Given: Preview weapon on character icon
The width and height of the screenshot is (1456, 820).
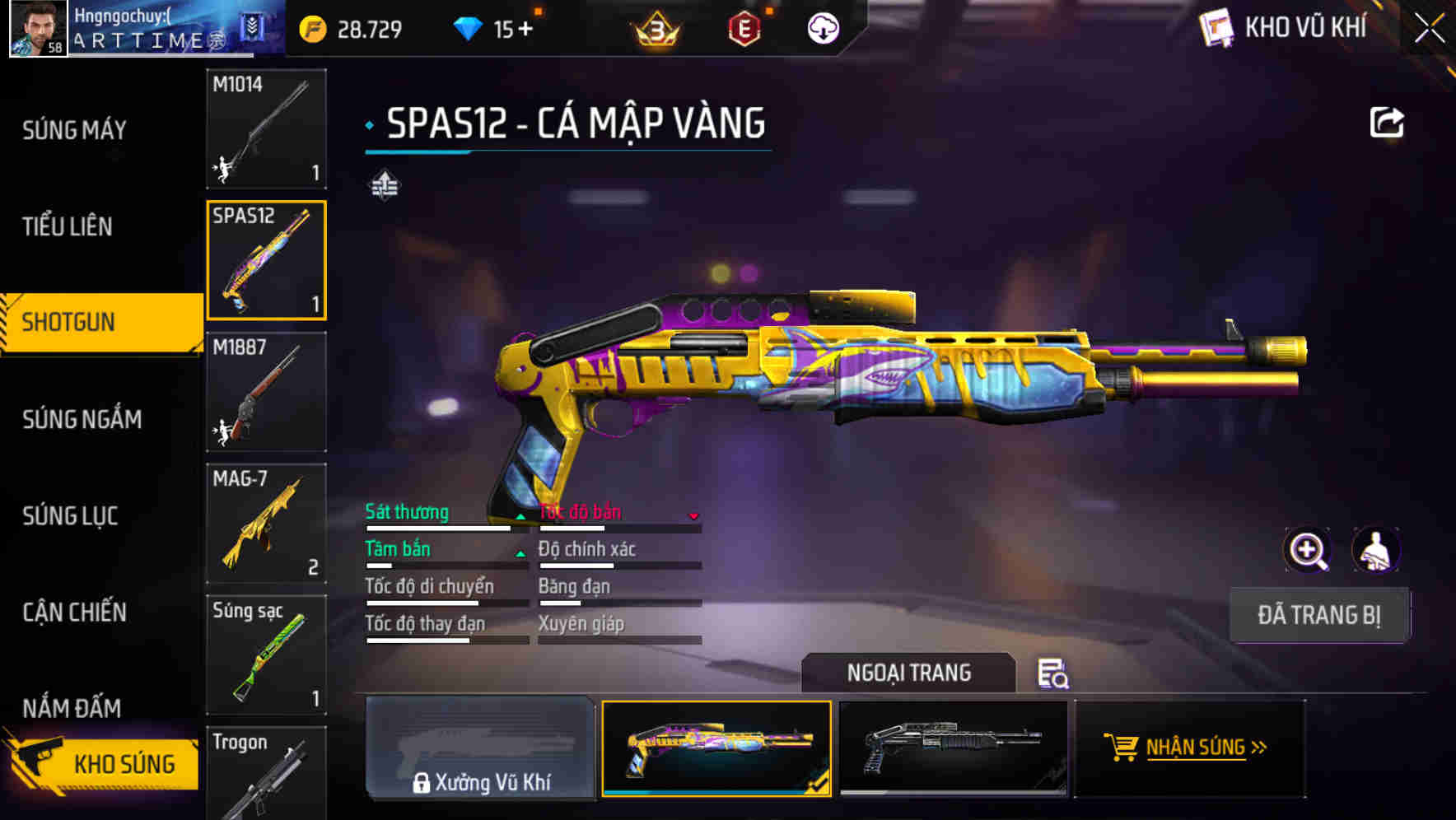Looking at the screenshot, I should 1375,550.
